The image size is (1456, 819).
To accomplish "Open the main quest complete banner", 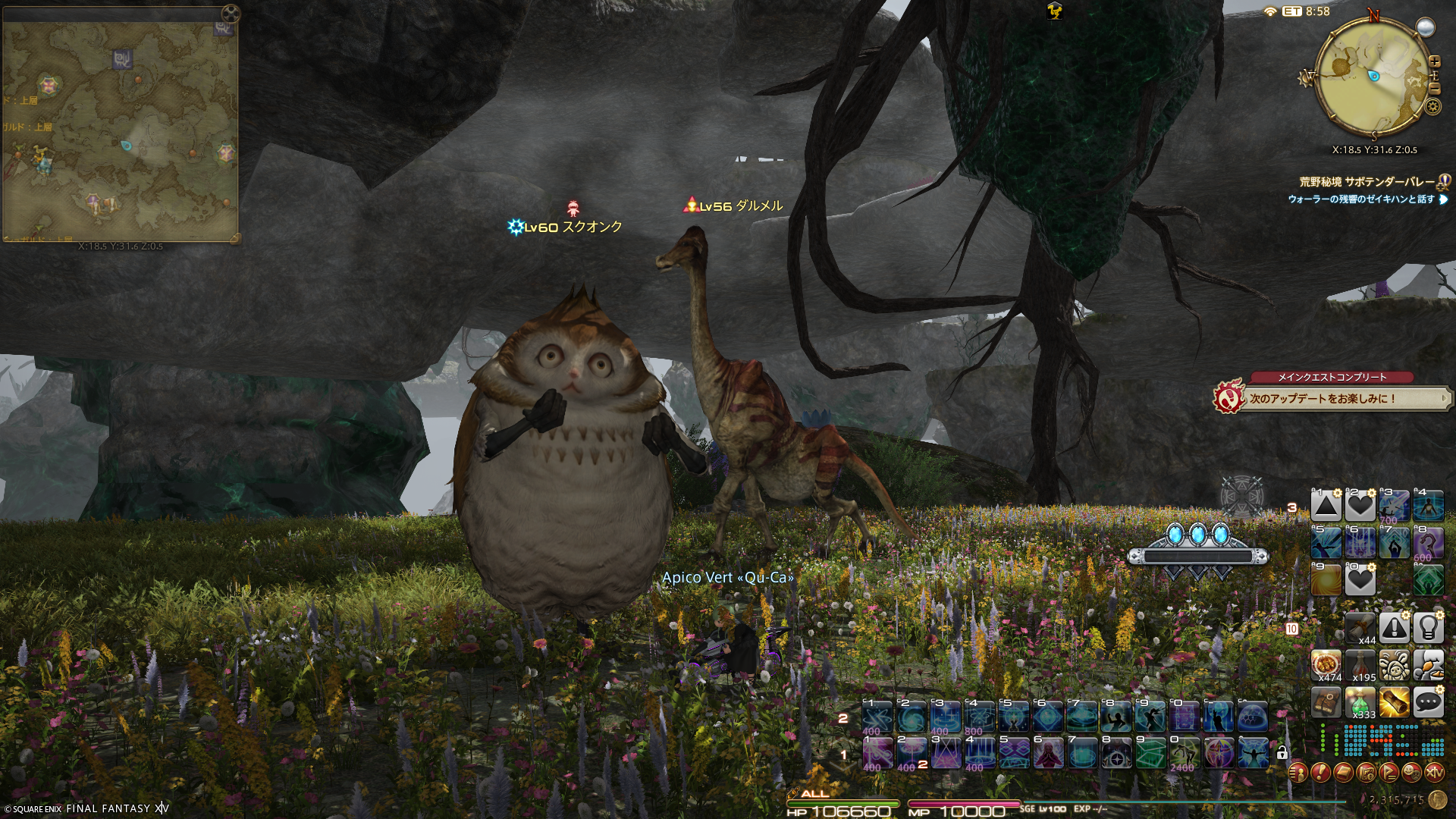I will [1332, 397].
